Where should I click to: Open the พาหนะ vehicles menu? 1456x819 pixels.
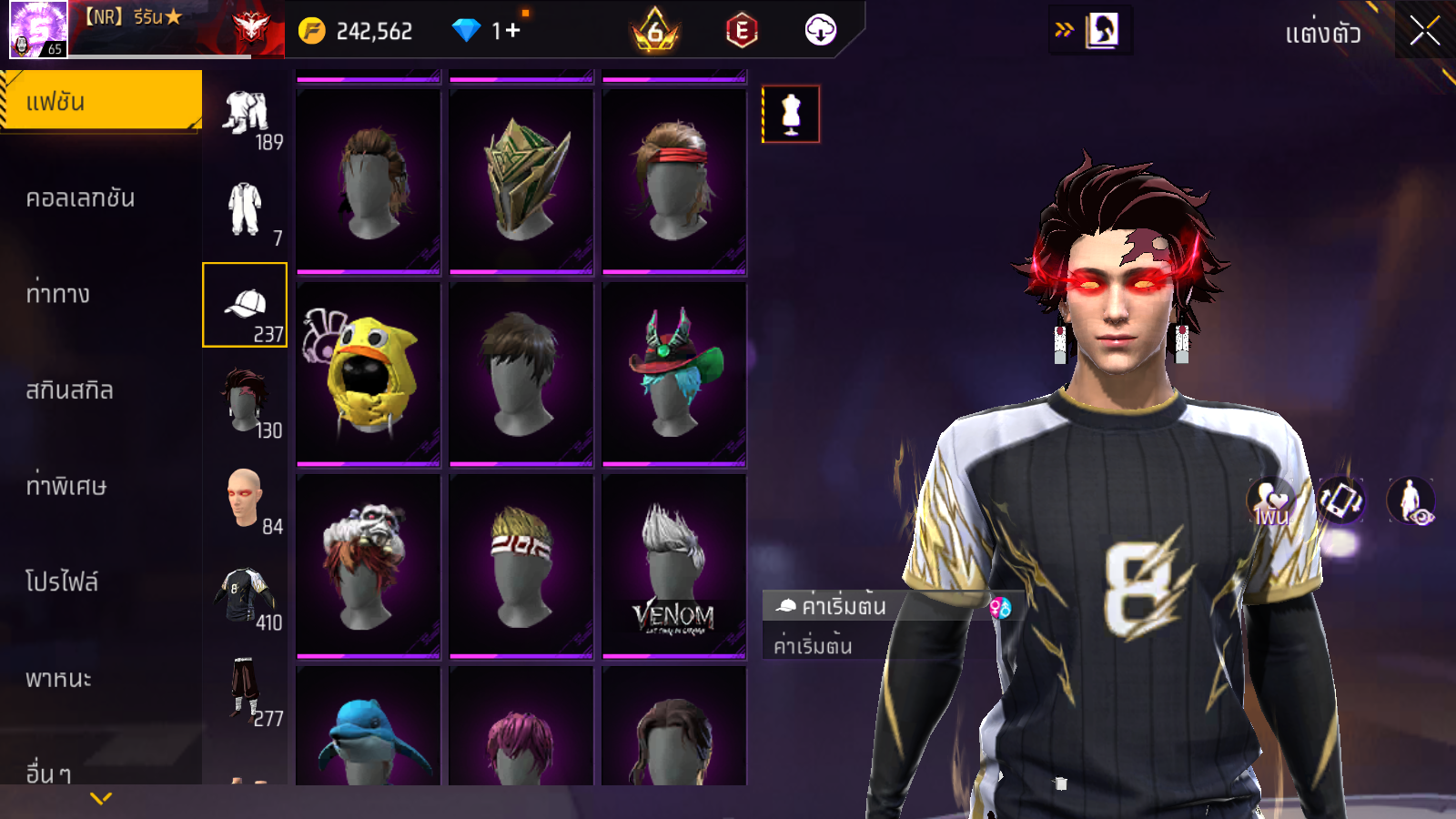click(59, 679)
